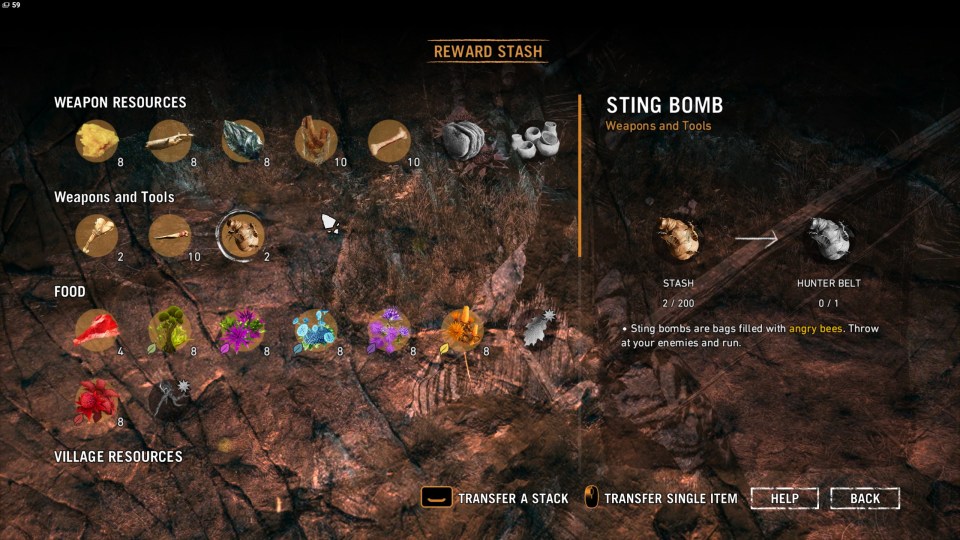Select the reddish wood sticks resource

[315, 141]
